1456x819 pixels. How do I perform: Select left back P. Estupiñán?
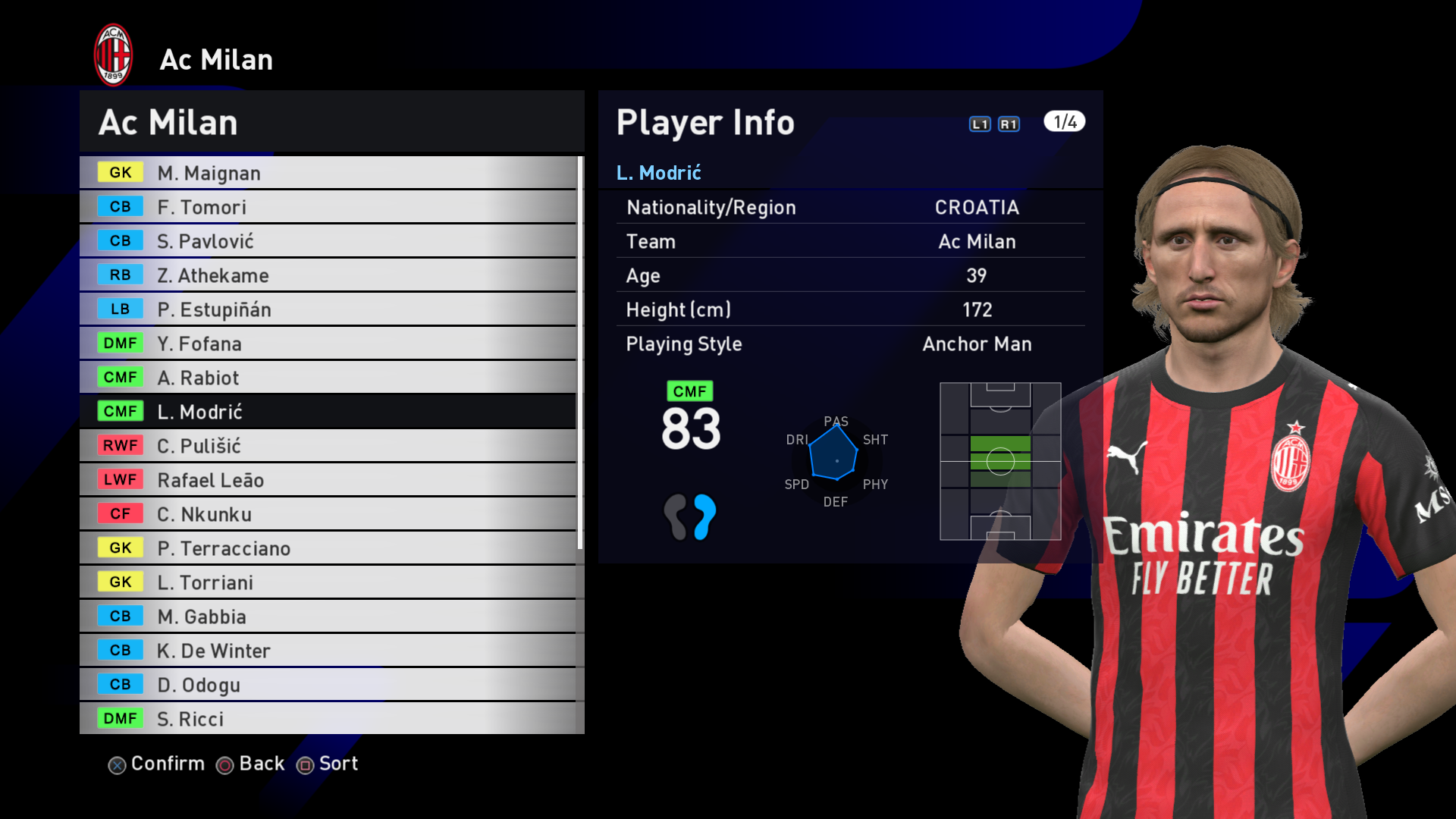coord(328,309)
